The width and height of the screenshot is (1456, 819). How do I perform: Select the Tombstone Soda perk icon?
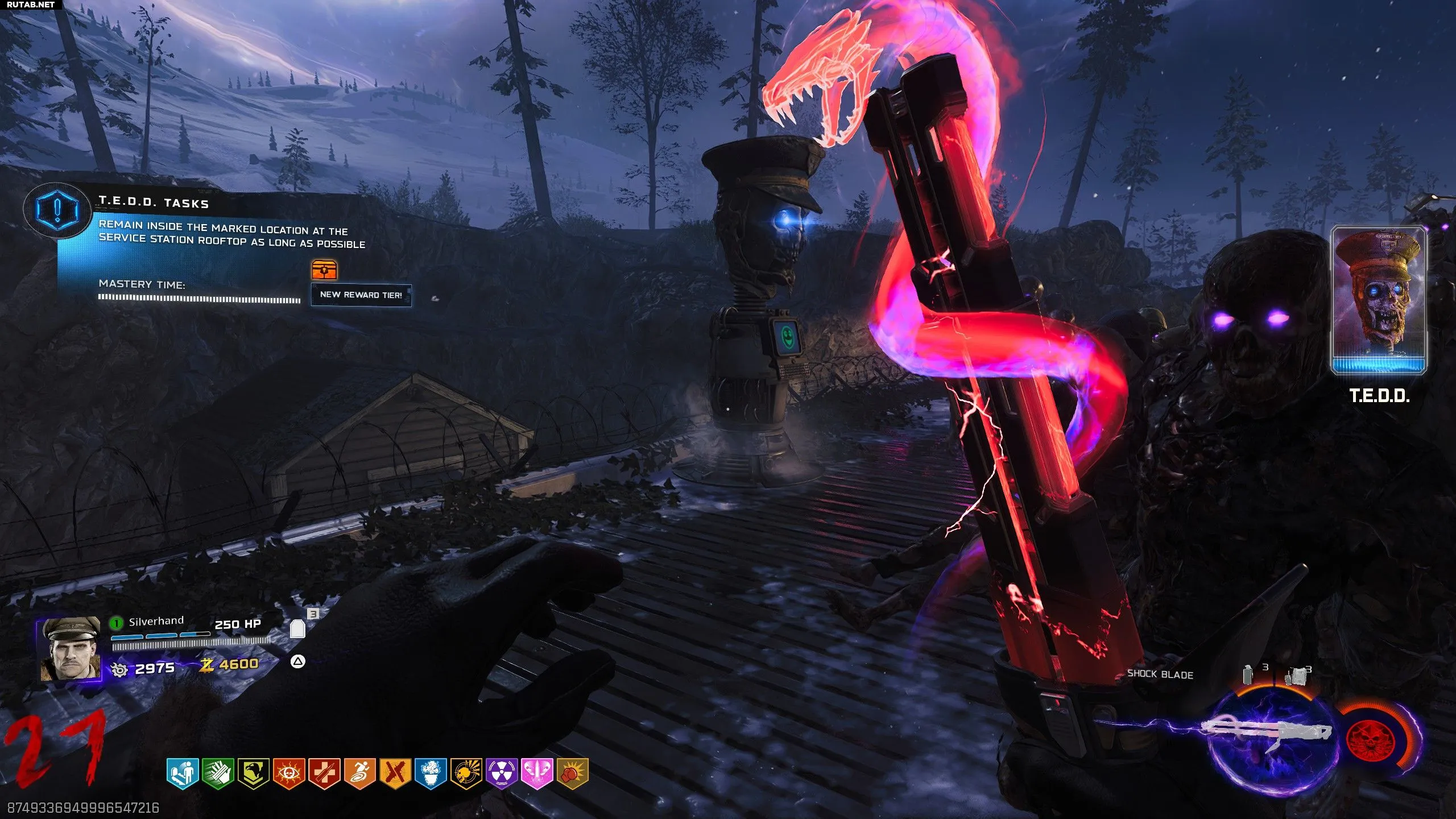183,773
